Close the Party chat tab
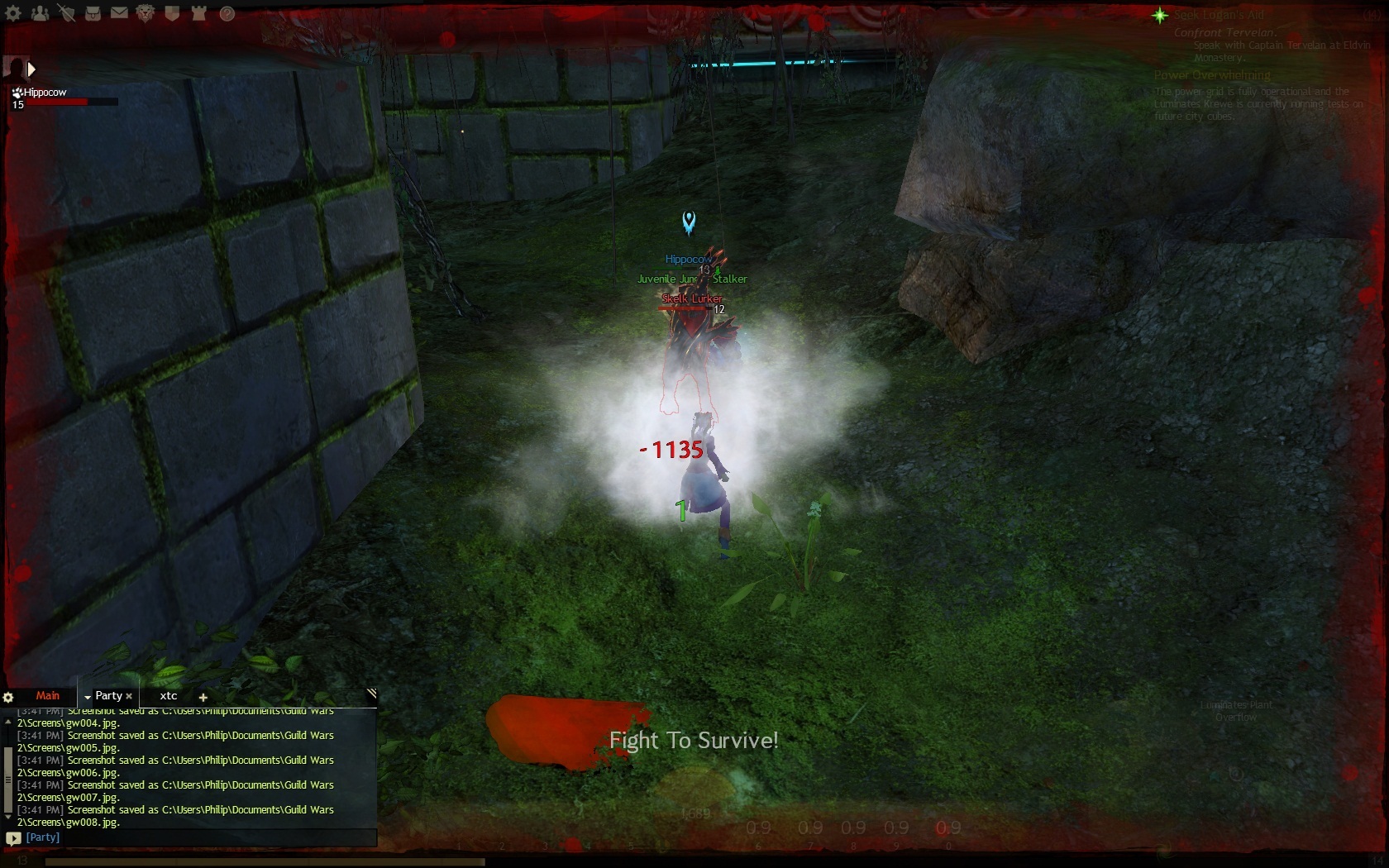 point(129,697)
